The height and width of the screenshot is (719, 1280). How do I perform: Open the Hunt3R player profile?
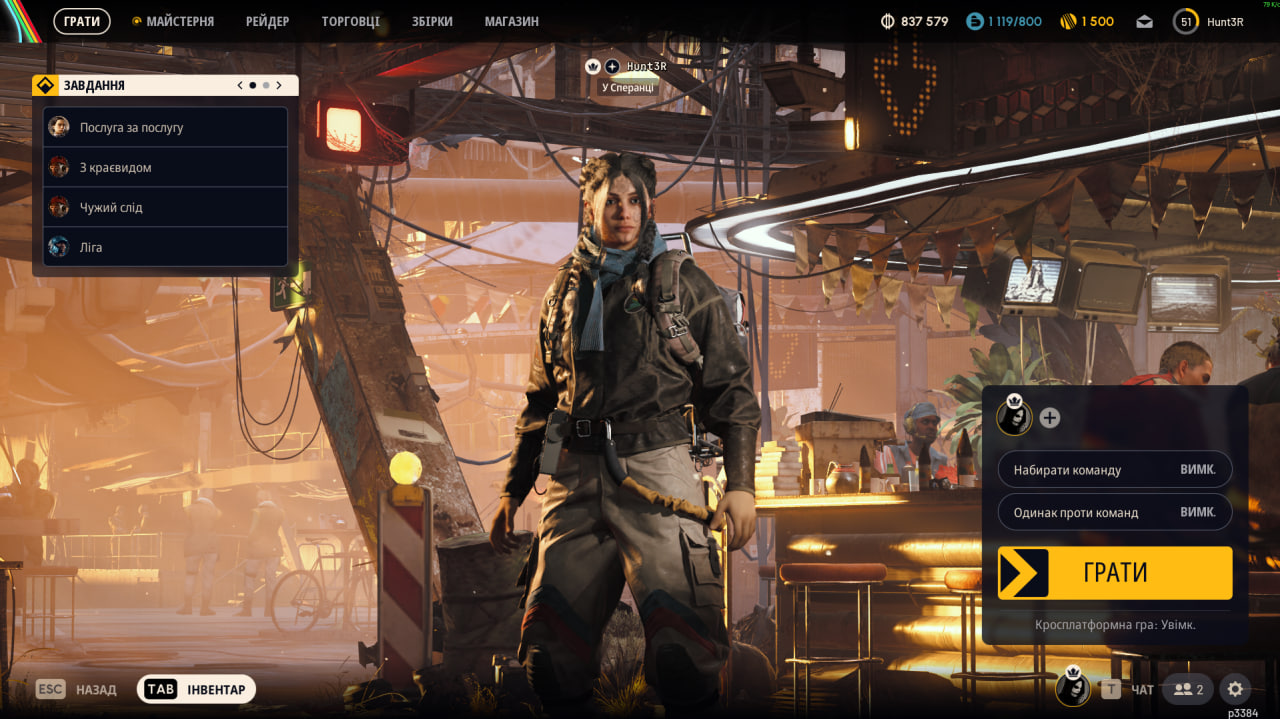pos(1209,22)
